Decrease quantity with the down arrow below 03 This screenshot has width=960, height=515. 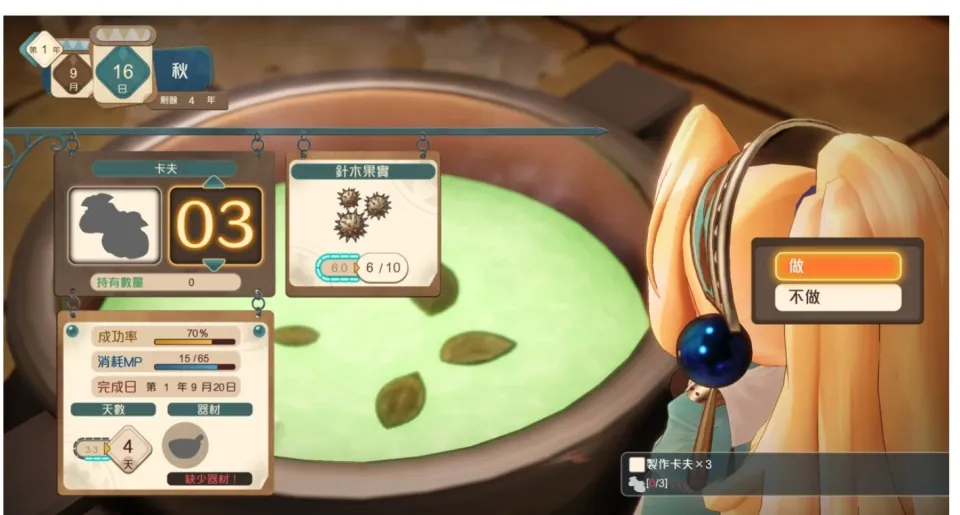pos(215,265)
